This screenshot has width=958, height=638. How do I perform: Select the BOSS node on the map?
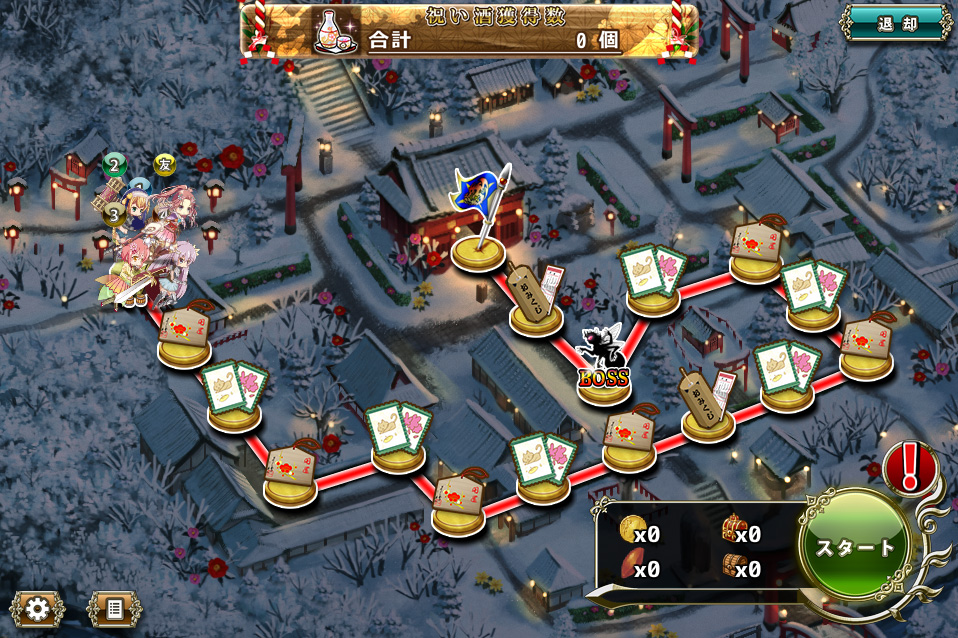(604, 370)
